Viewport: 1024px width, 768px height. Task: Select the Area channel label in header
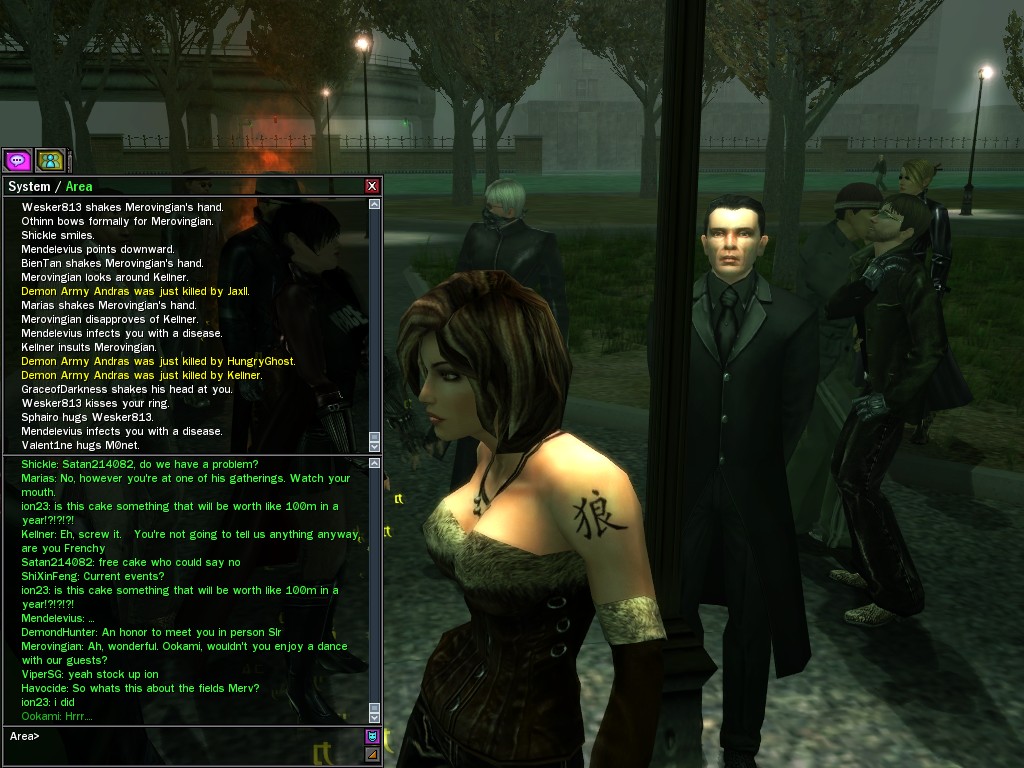tap(79, 186)
